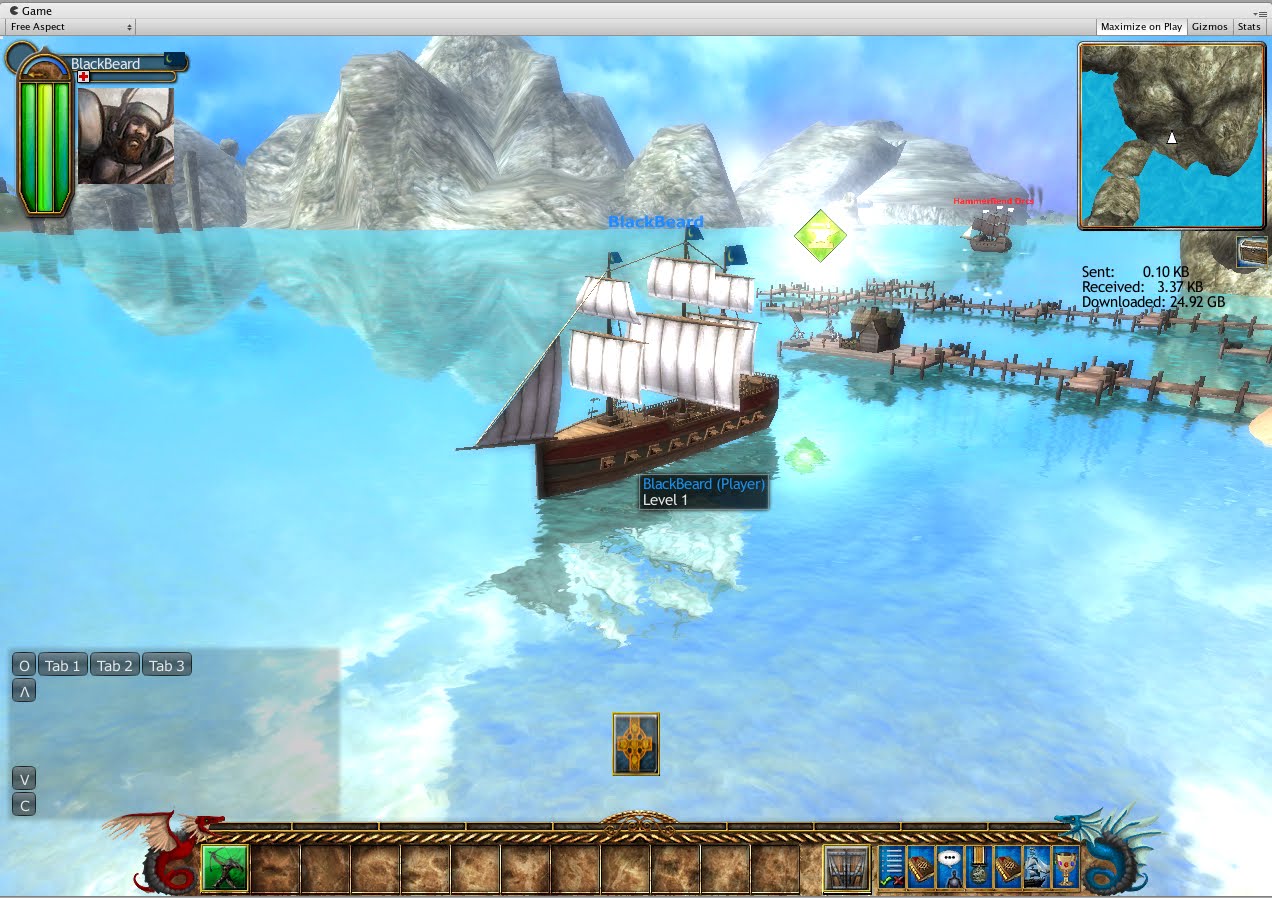
Task: Open the treasure chest icon below minimap
Action: [x=1252, y=252]
